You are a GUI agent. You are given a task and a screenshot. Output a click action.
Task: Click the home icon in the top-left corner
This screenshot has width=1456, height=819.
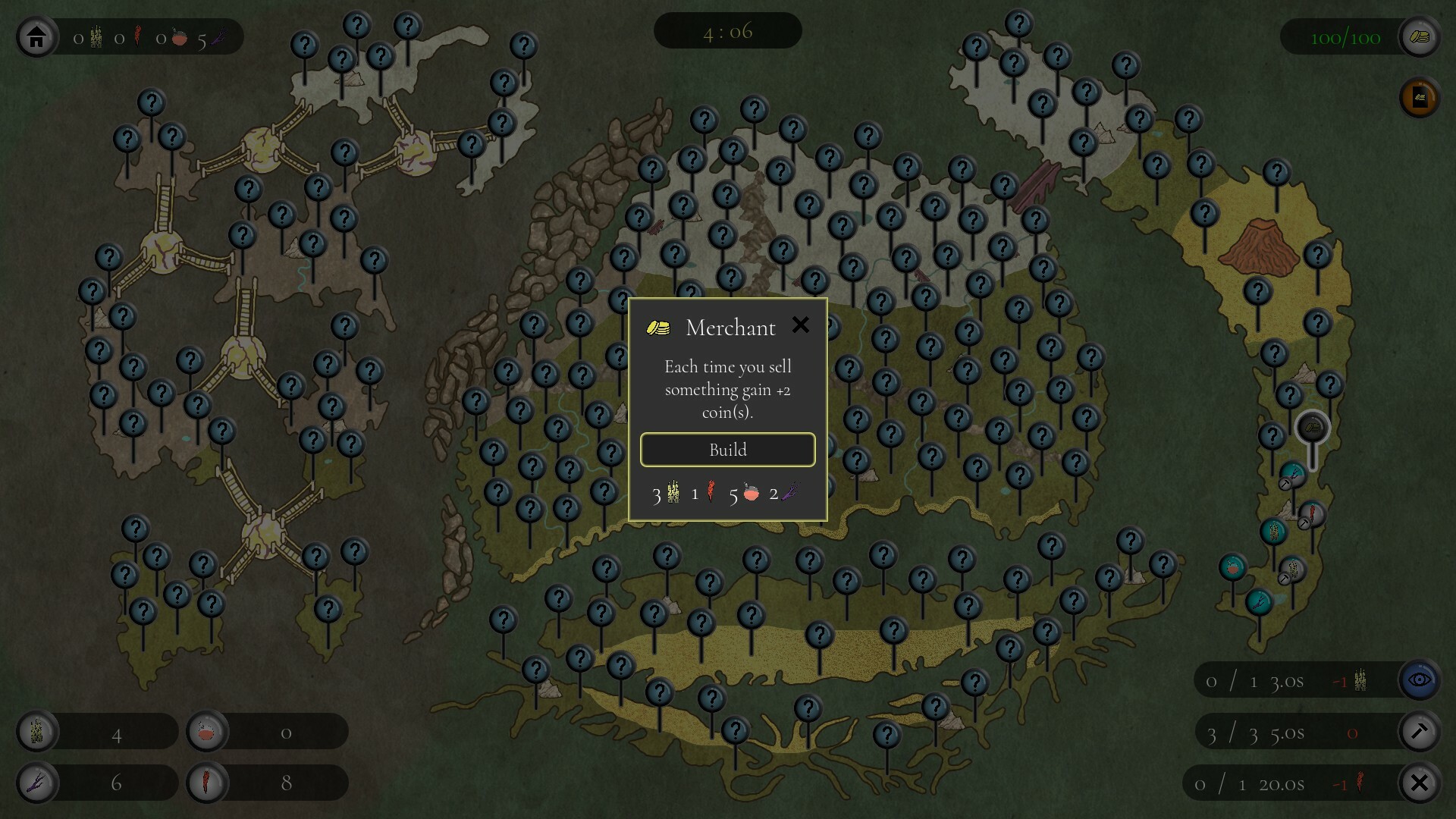pos(35,36)
